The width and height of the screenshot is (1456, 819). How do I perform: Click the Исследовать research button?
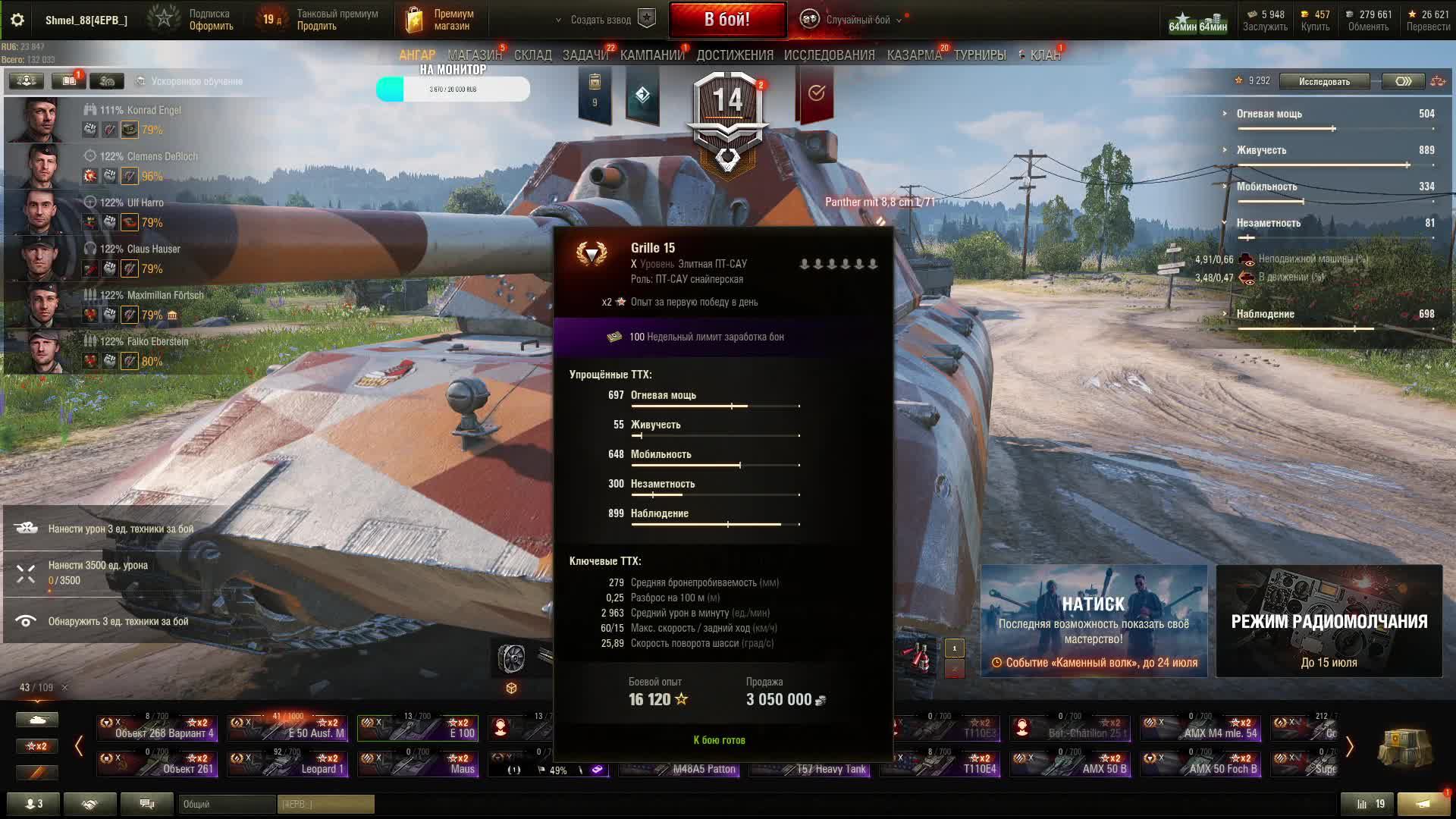click(x=1324, y=81)
